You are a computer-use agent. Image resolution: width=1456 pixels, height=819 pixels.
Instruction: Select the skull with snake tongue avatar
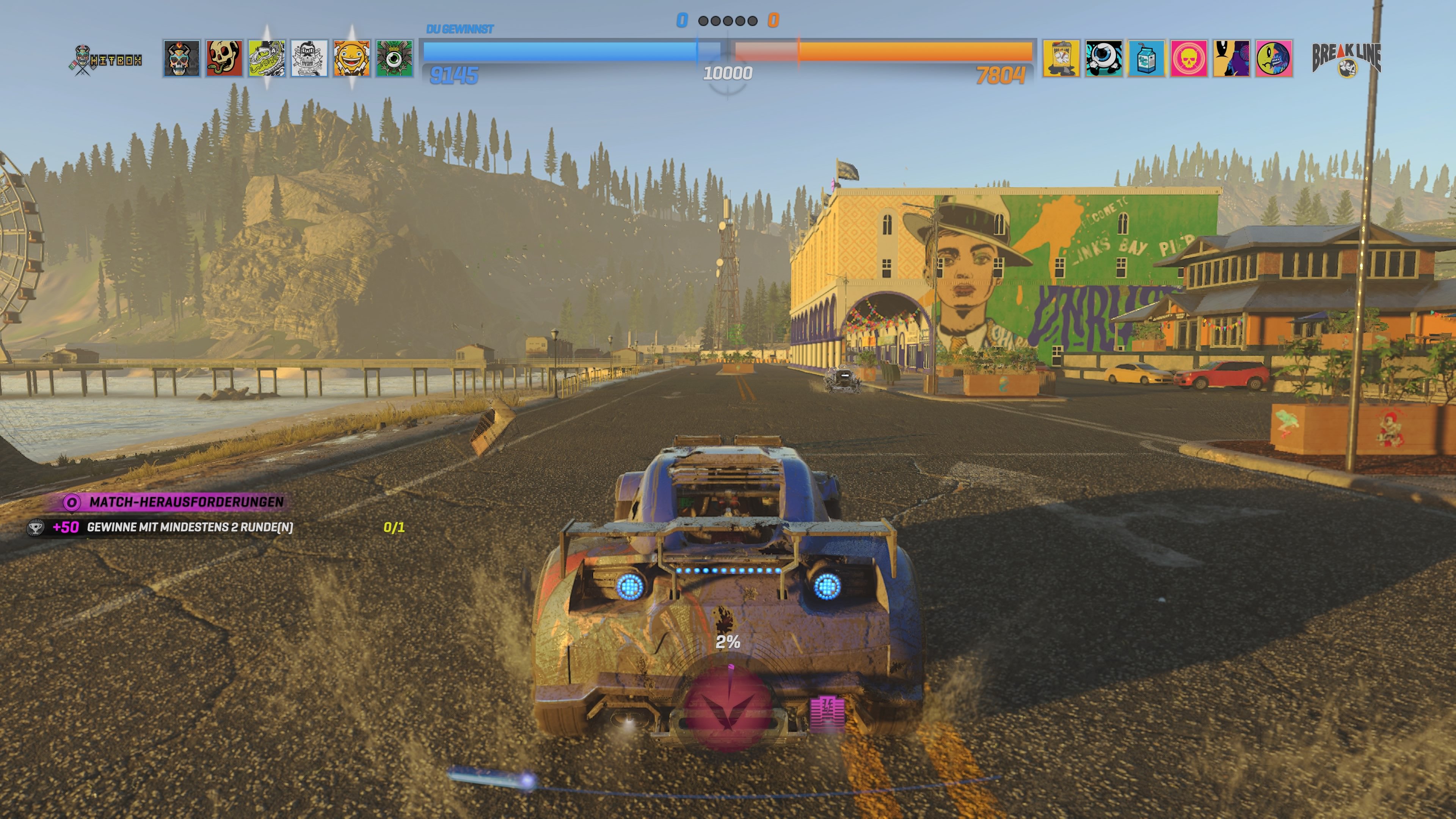(224, 60)
